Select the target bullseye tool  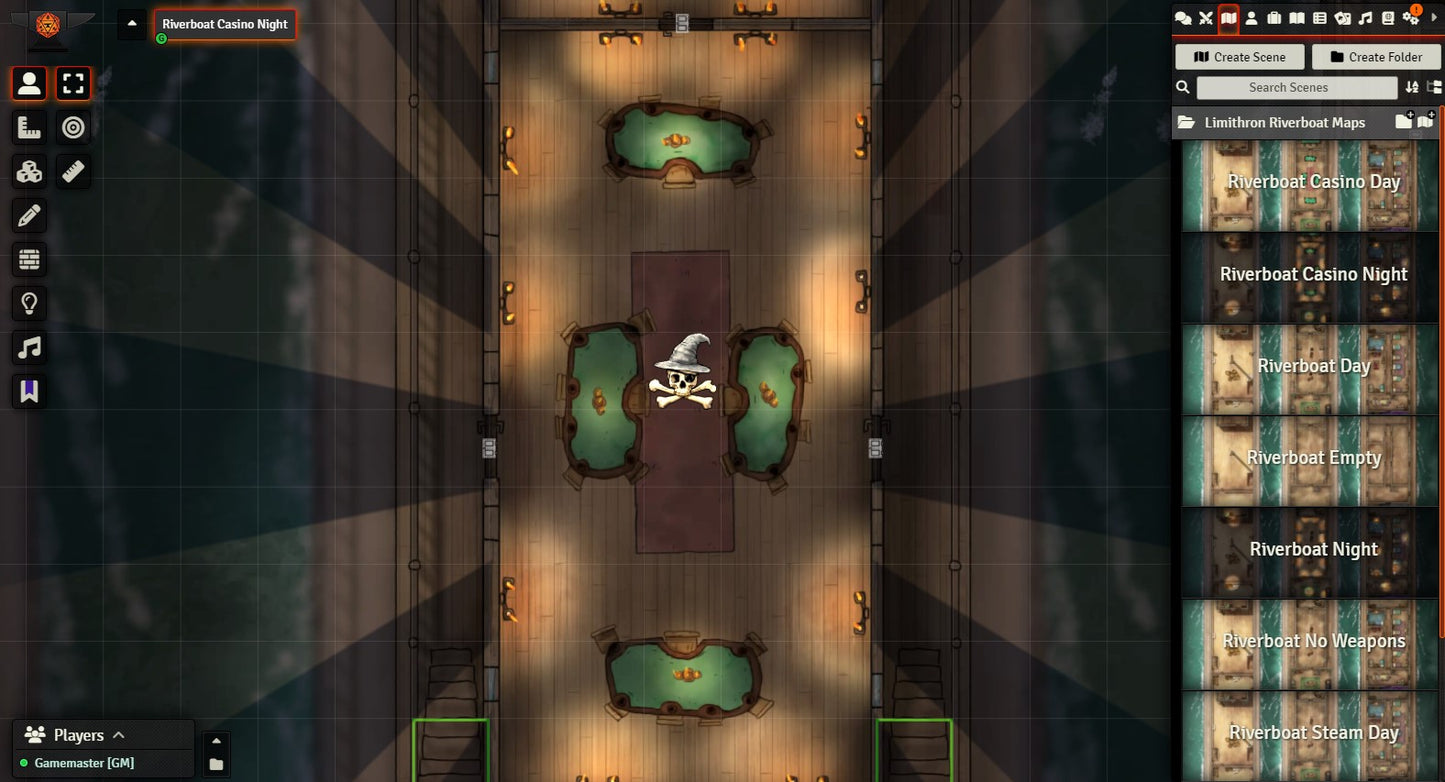point(73,128)
